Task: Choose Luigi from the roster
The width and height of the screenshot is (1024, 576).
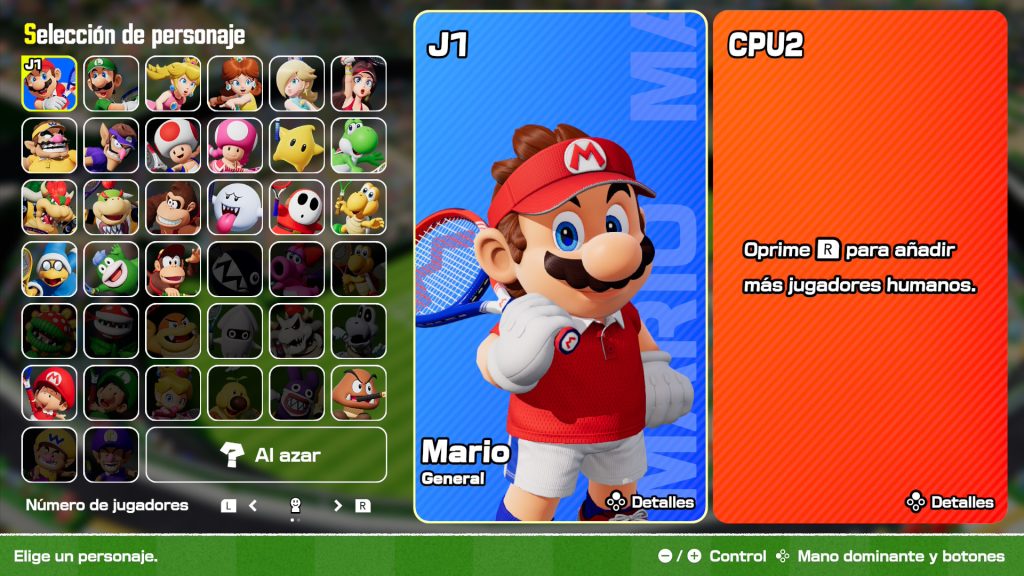Action: [x=111, y=83]
